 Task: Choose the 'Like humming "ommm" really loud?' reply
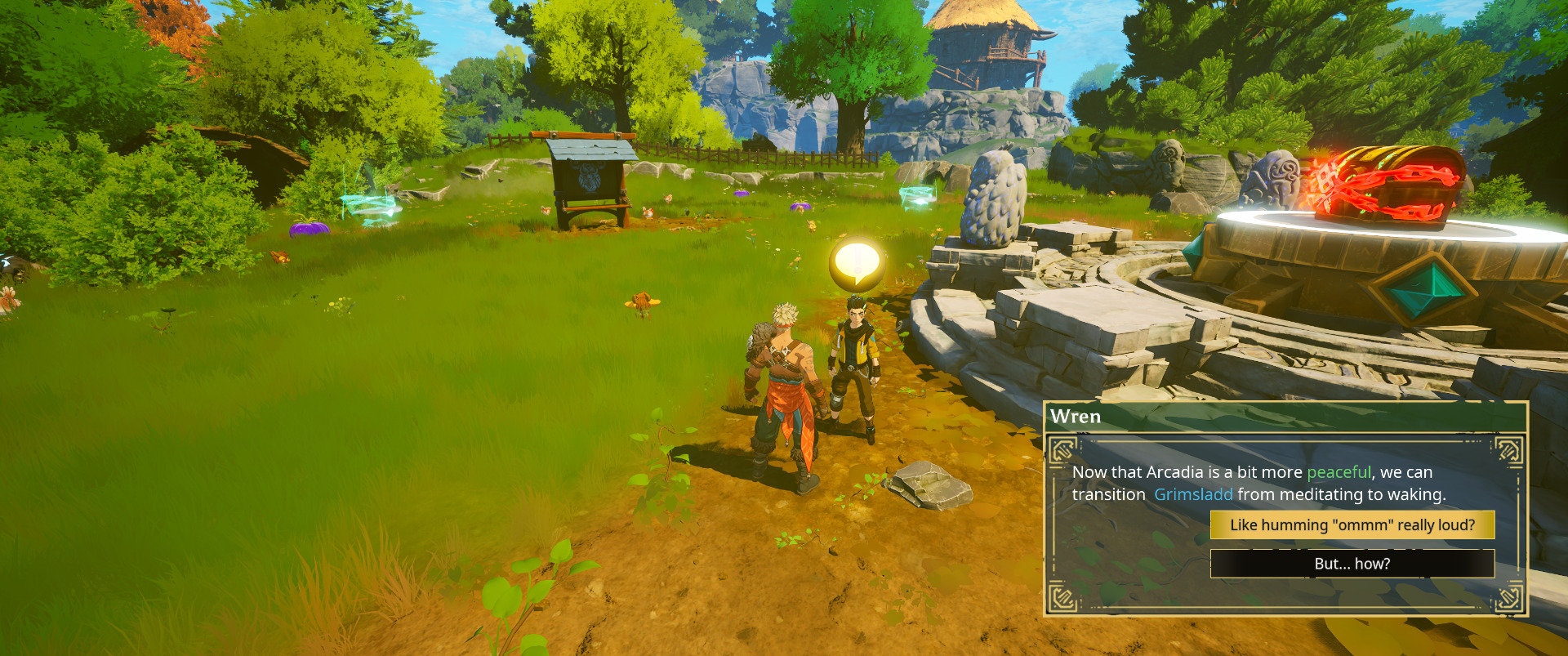pos(1352,525)
